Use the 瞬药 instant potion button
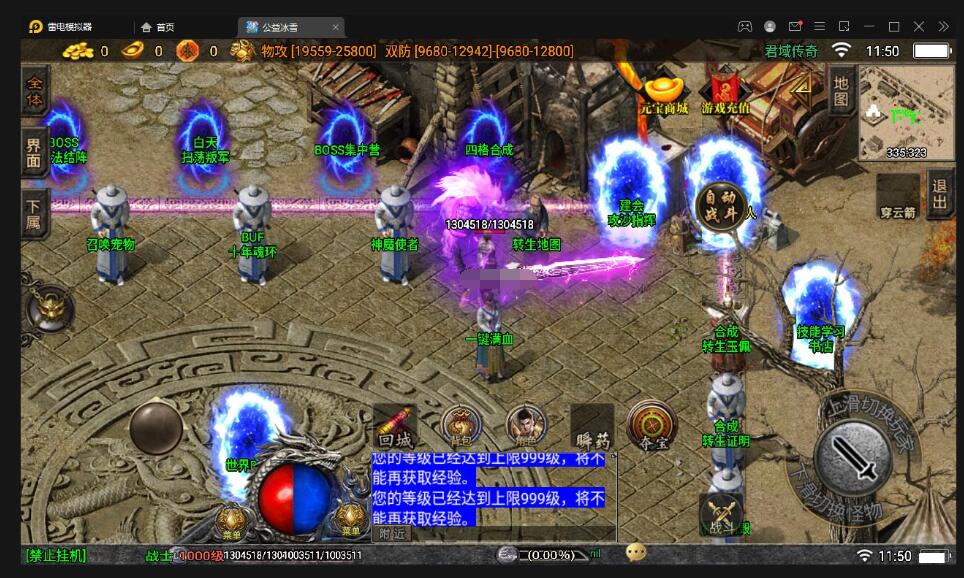The height and width of the screenshot is (578, 964). 592,427
